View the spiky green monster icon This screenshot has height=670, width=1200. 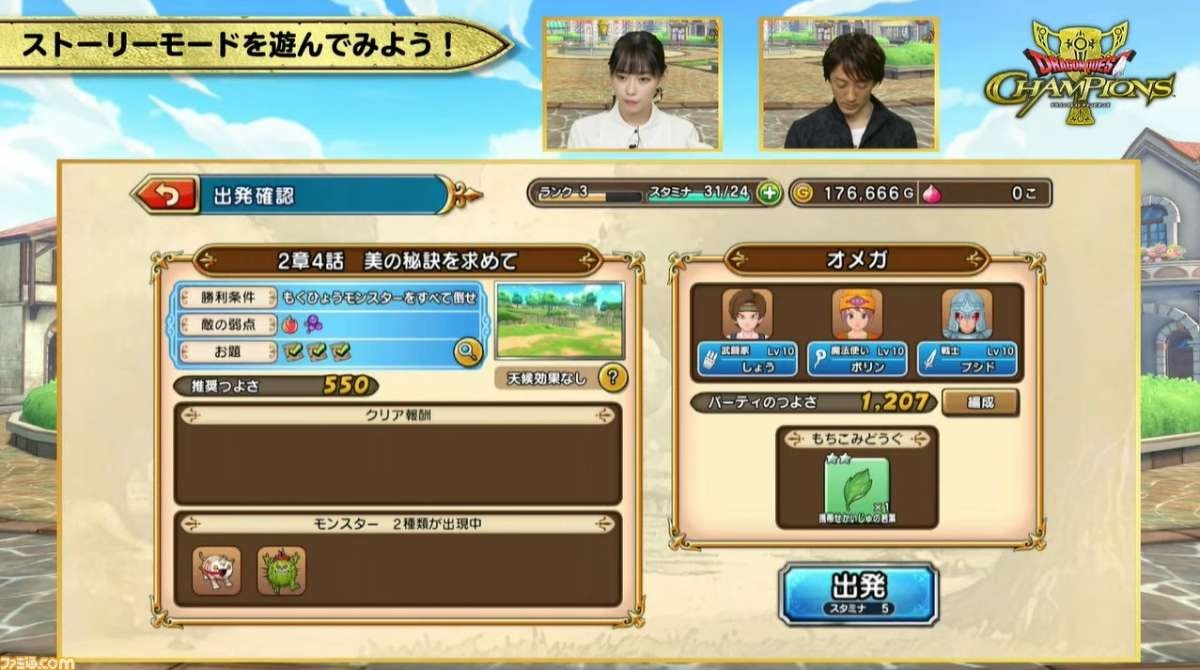point(281,570)
